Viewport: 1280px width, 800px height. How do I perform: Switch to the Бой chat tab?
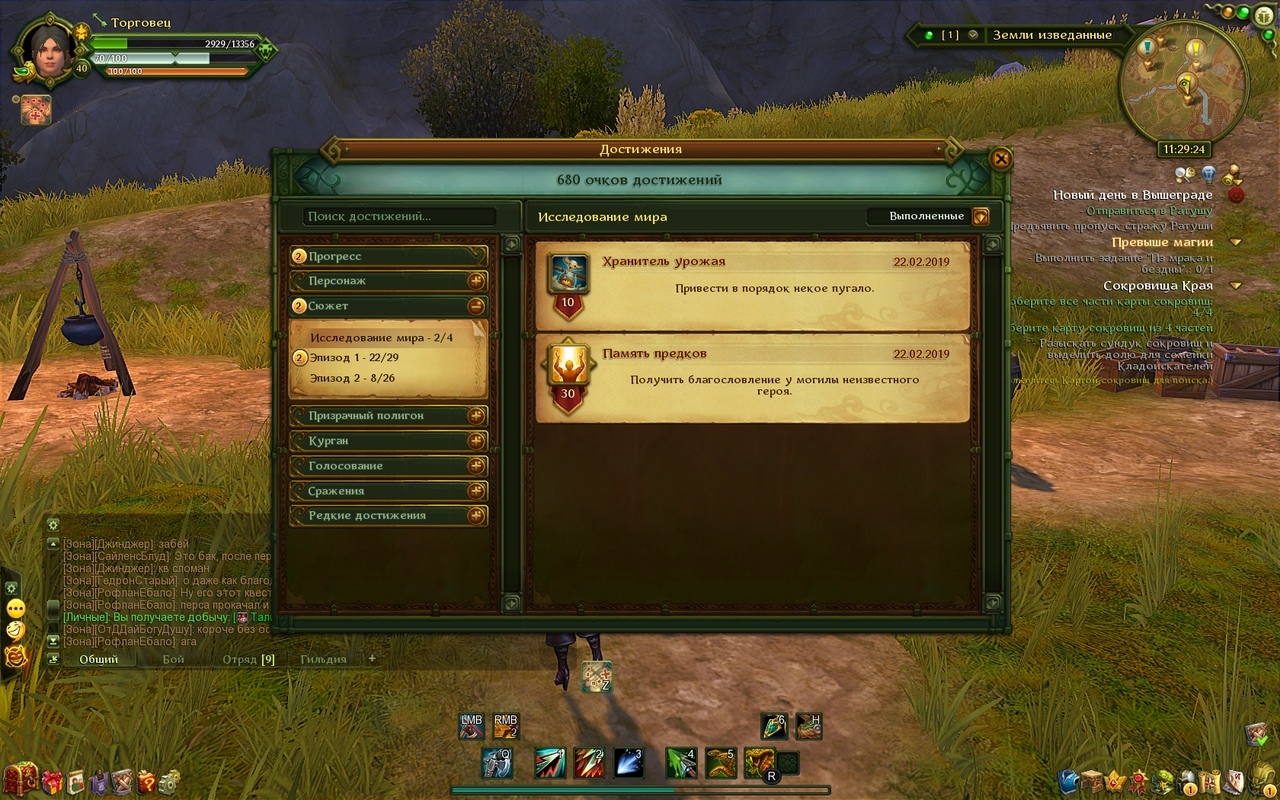point(174,659)
